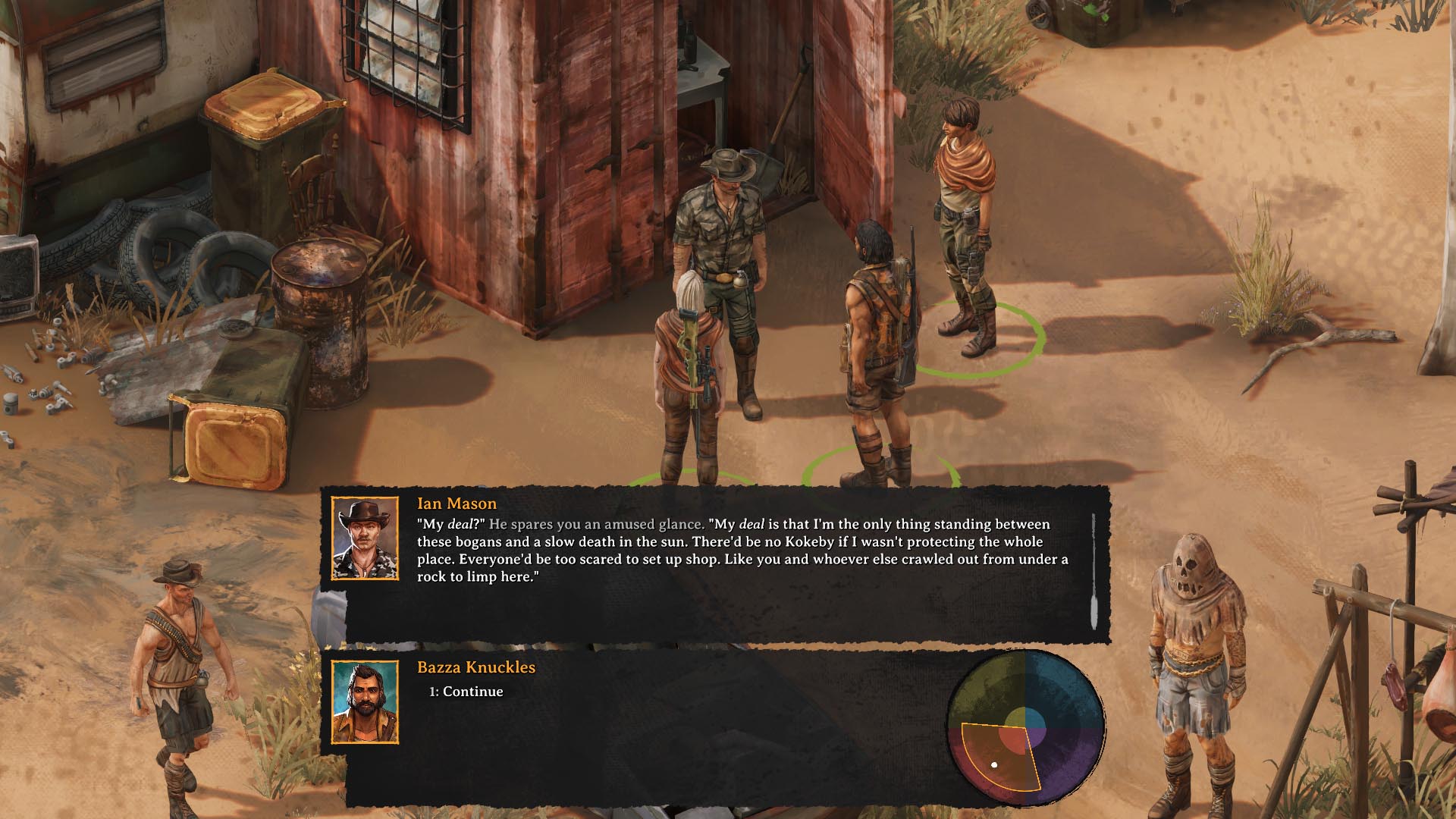This screenshot has width=1456, height=819.
Task: Click the dialogue text scrollbar
Action: click(1093, 570)
